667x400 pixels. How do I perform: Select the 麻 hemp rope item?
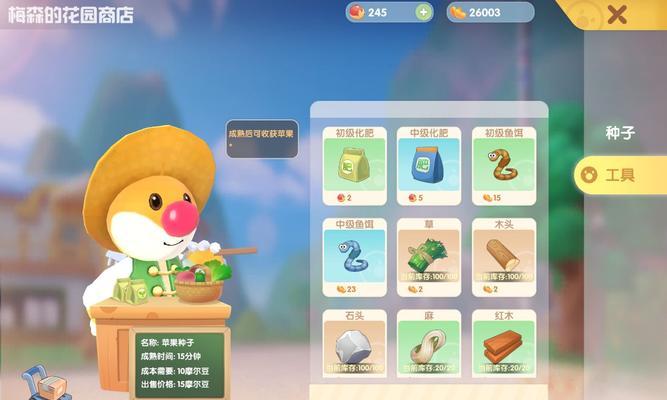tap(428, 345)
